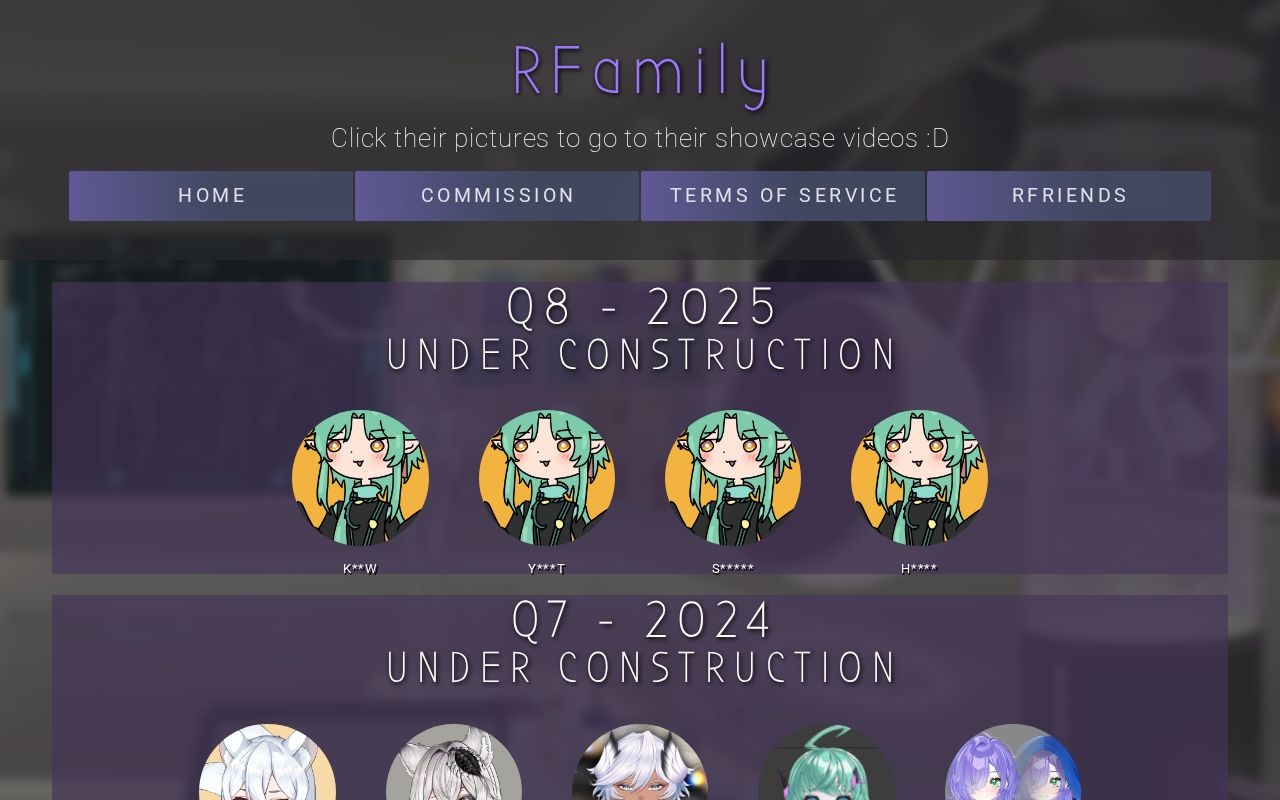This screenshot has width=1280, height=800.
Task: Go to the RFRIENDS section
Action: (x=1069, y=195)
